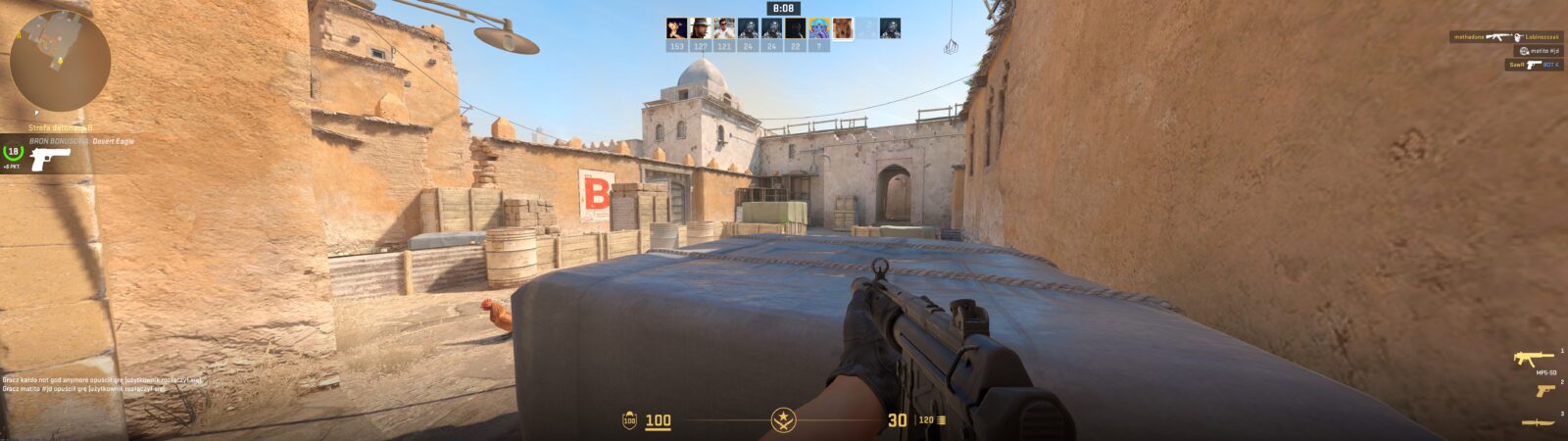Choose the knife weapon slot
The width and height of the screenshot is (1568, 441).
[x=1539, y=422]
